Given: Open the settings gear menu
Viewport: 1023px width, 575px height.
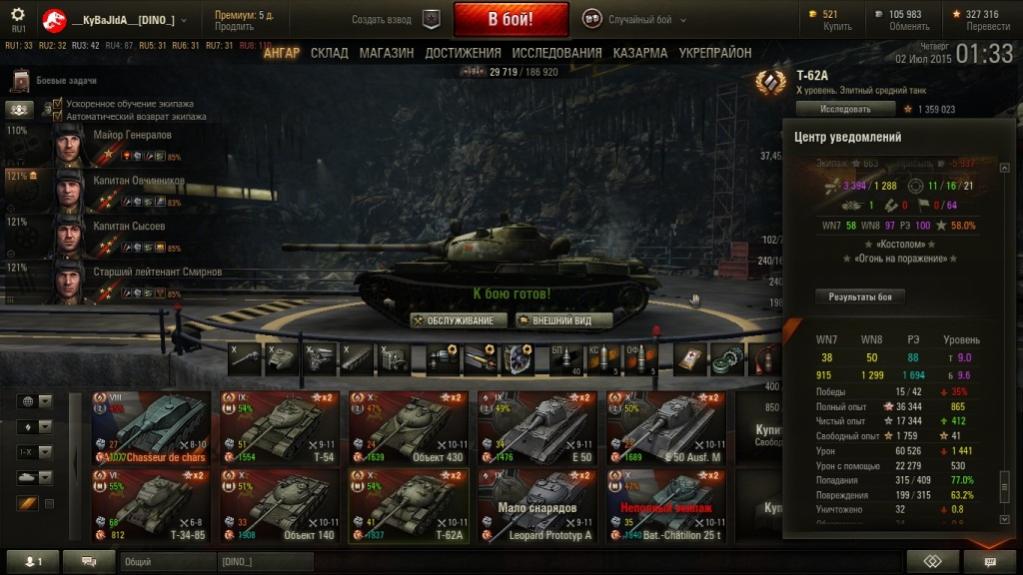Looking at the screenshot, I should (x=18, y=15).
